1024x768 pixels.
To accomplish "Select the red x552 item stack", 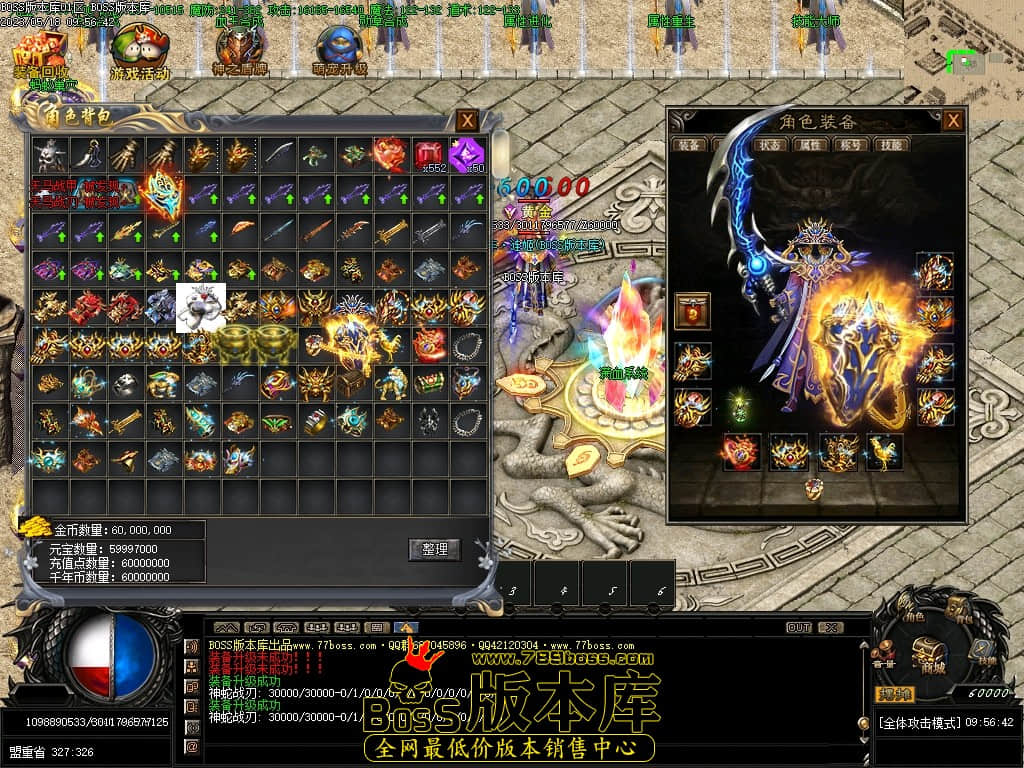I will tap(430, 155).
